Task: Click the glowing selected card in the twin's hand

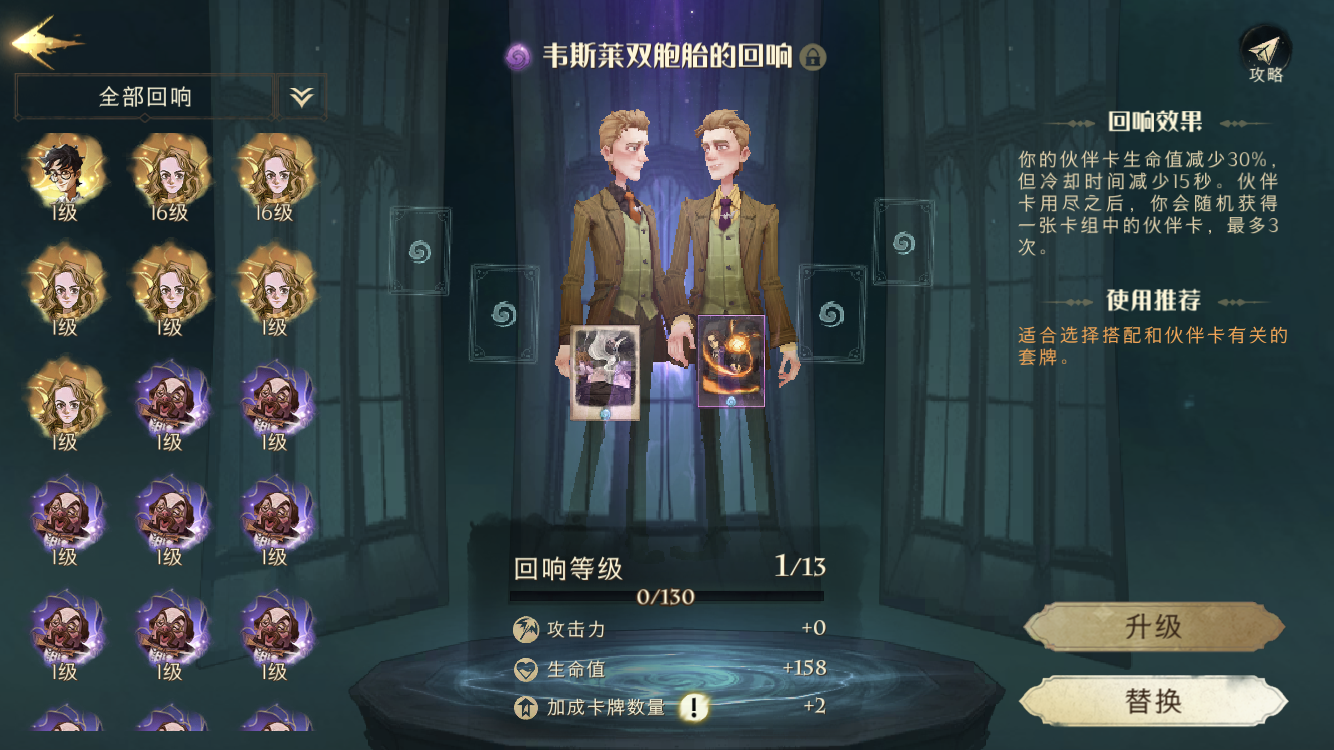Action: pyautogui.click(x=733, y=360)
